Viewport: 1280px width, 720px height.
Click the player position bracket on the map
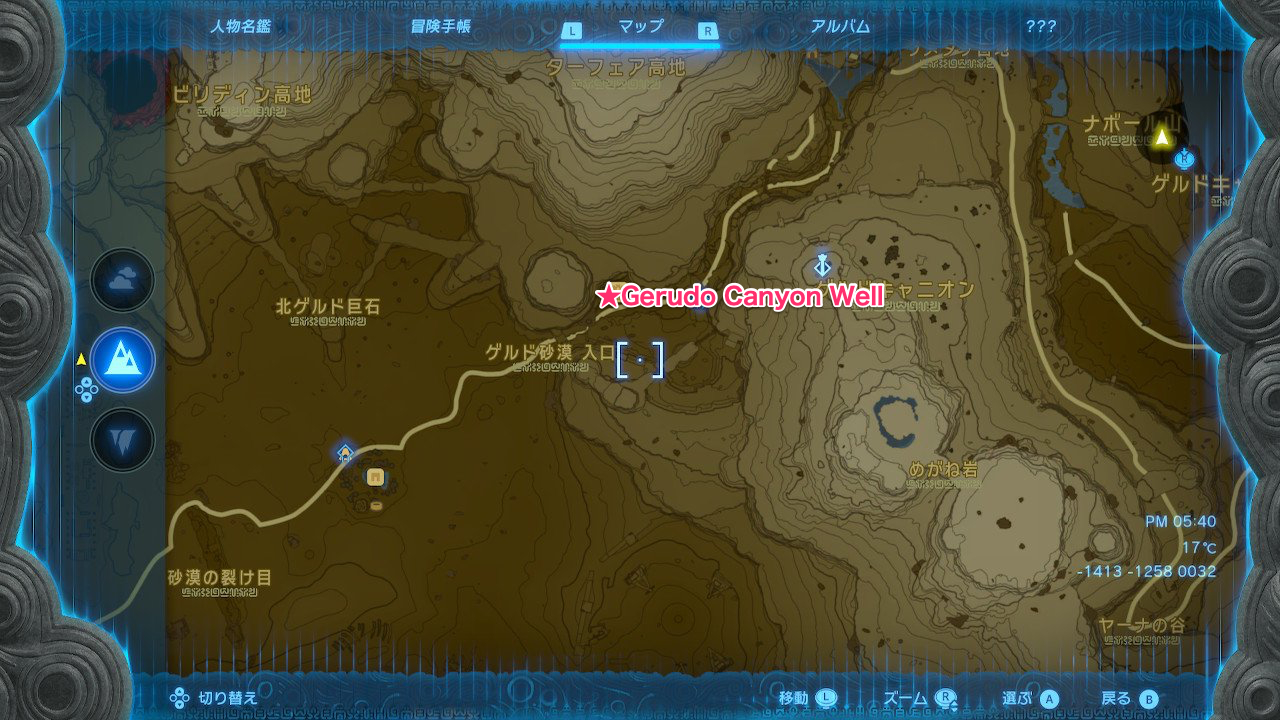coord(639,362)
